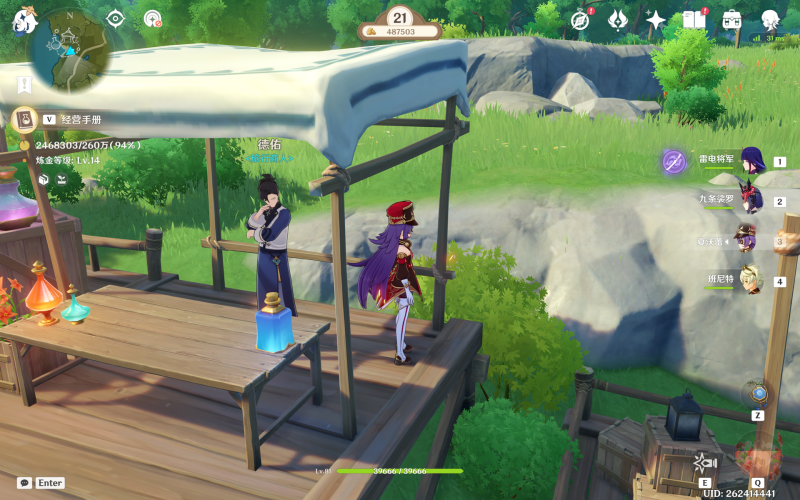Click the small cube icon under alchemy level
This screenshot has width=800, height=500.
pos(44,178)
